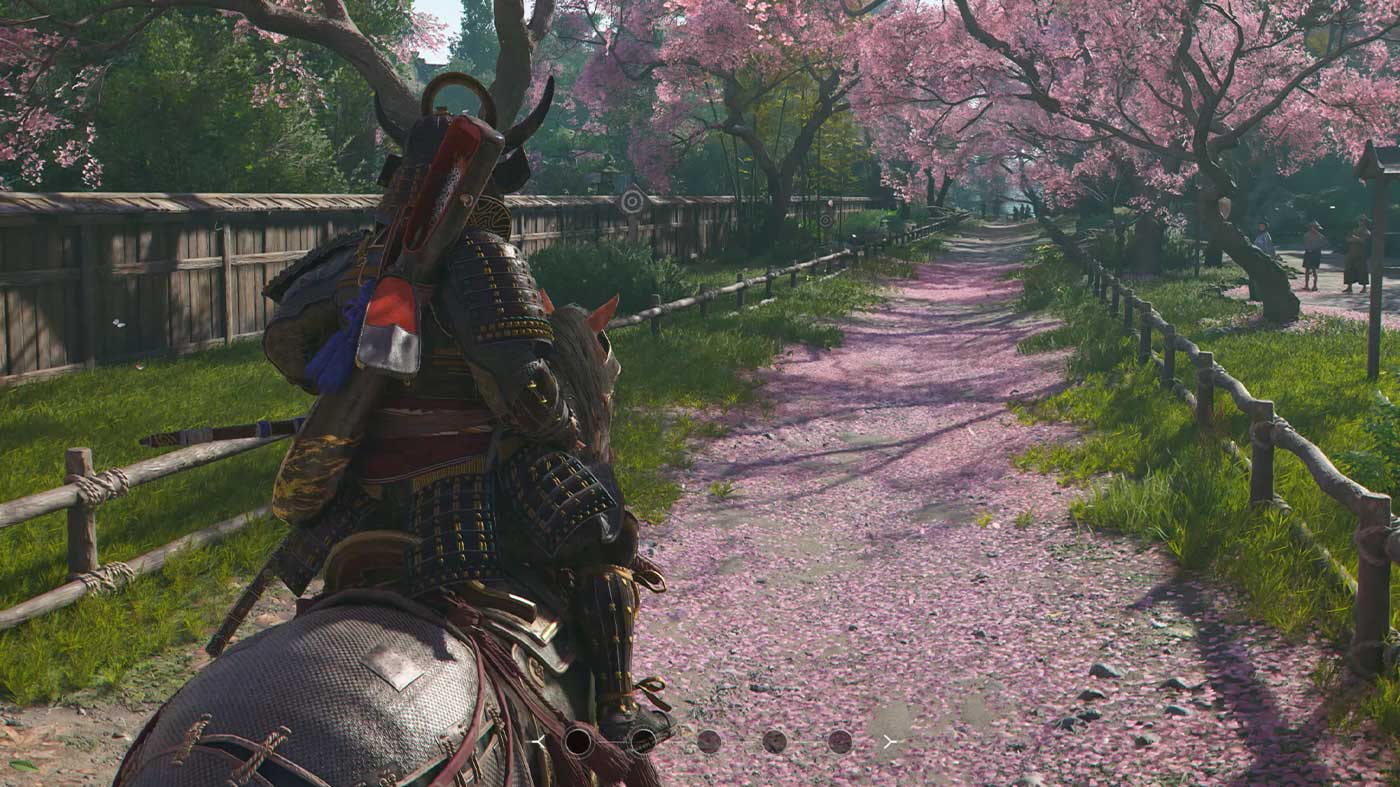
Task: Click the left chevron of the weapon carousel
Action: pos(538,742)
